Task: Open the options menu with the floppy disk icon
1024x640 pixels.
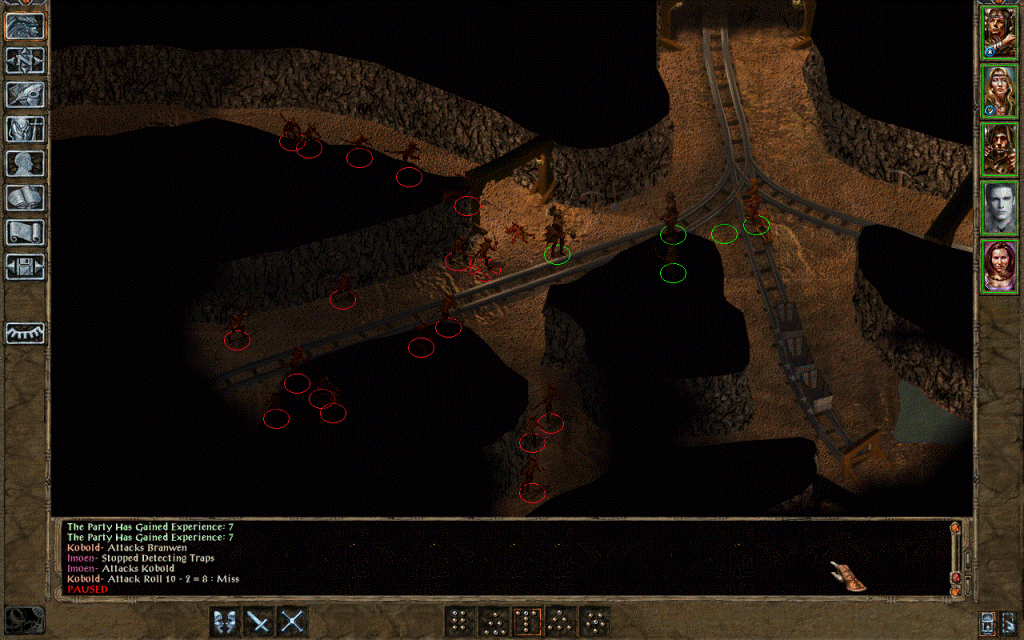Action: [x=24, y=266]
